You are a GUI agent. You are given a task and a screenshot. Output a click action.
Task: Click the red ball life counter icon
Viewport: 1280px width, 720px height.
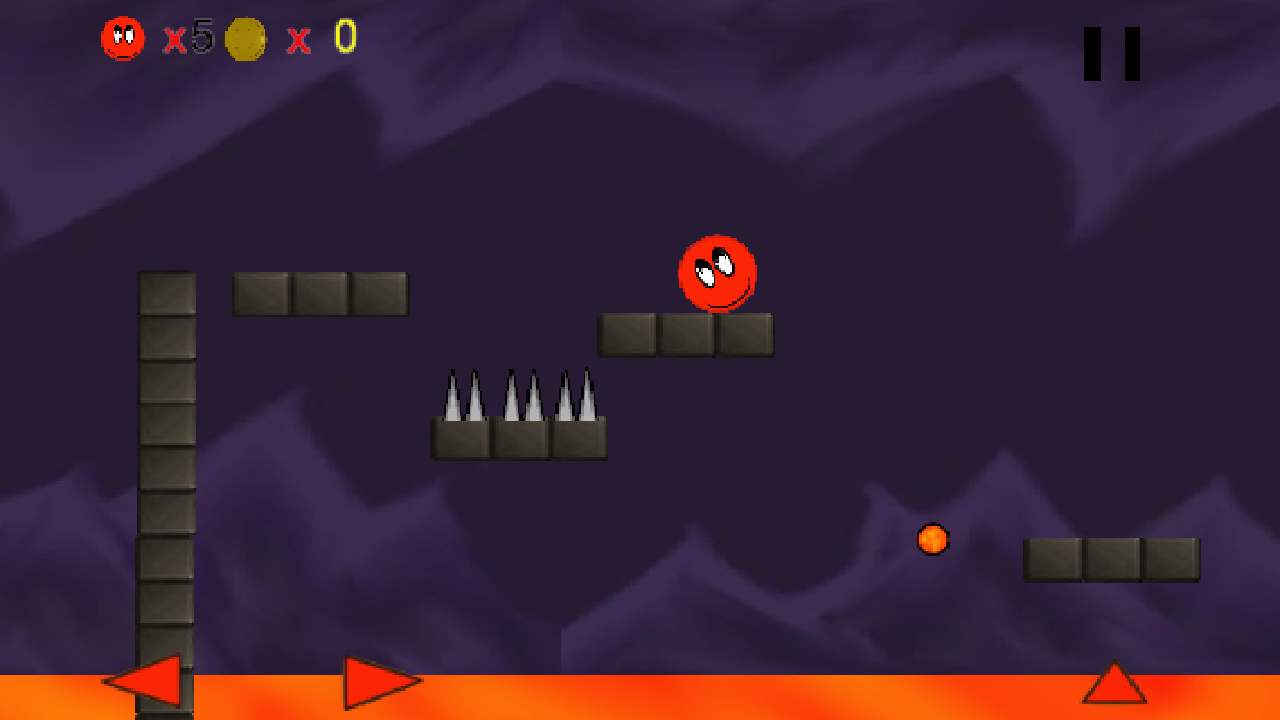[121, 38]
